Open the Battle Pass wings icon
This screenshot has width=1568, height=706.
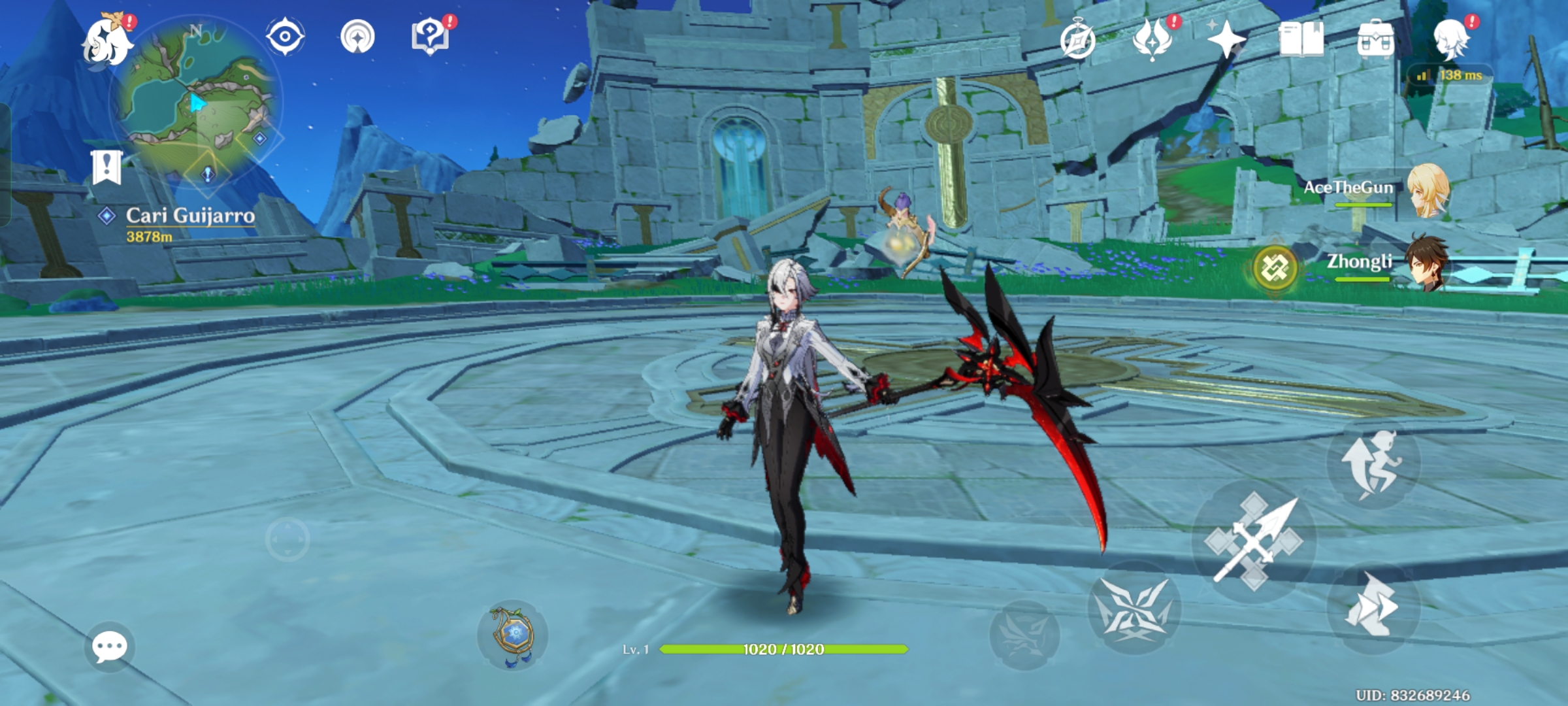[x=1154, y=41]
